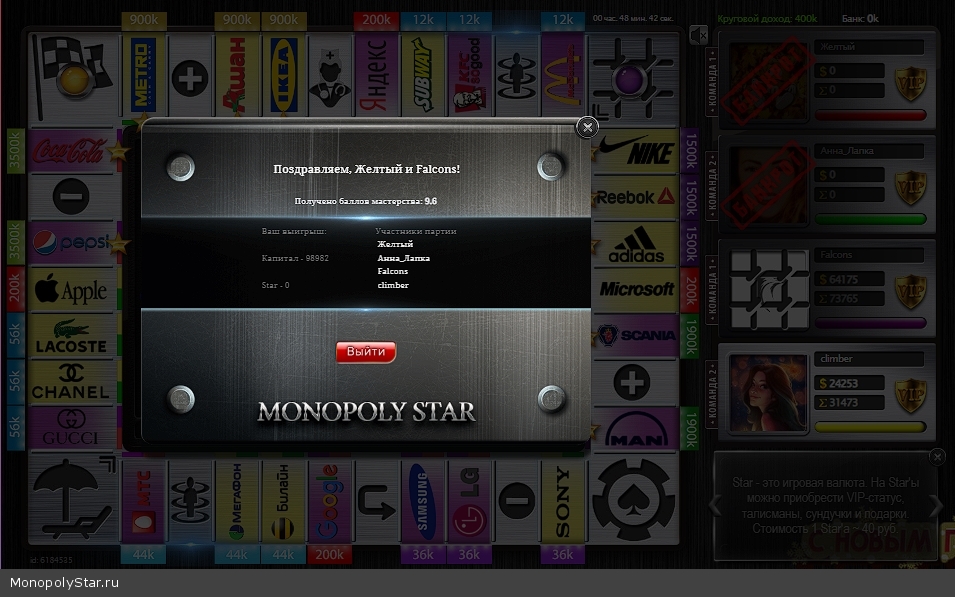Select the Nike board tile
Screen dimensions: 955x597
pos(636,152)
